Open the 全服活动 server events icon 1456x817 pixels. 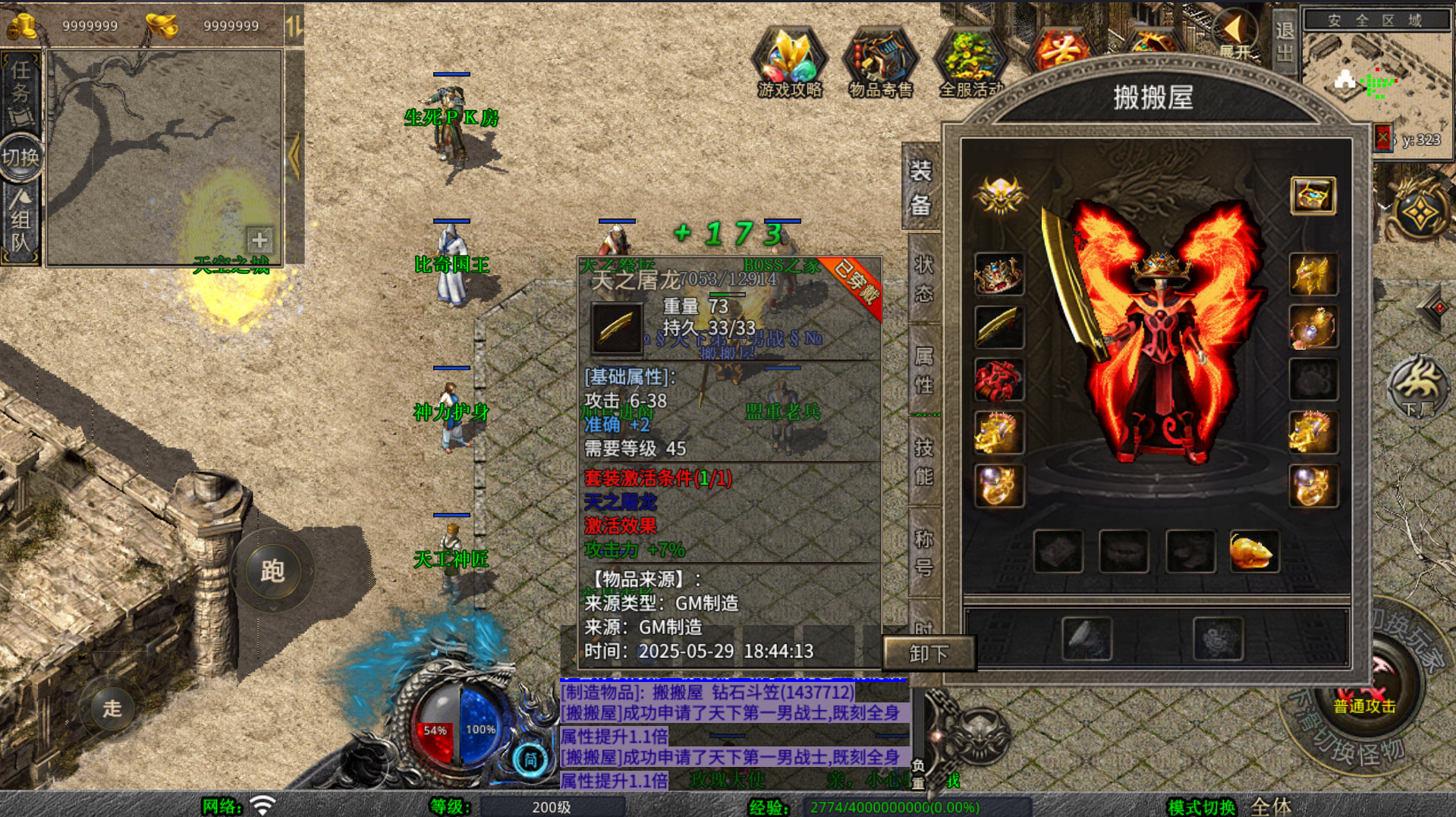pyautogui.click(x=970, y=62)
